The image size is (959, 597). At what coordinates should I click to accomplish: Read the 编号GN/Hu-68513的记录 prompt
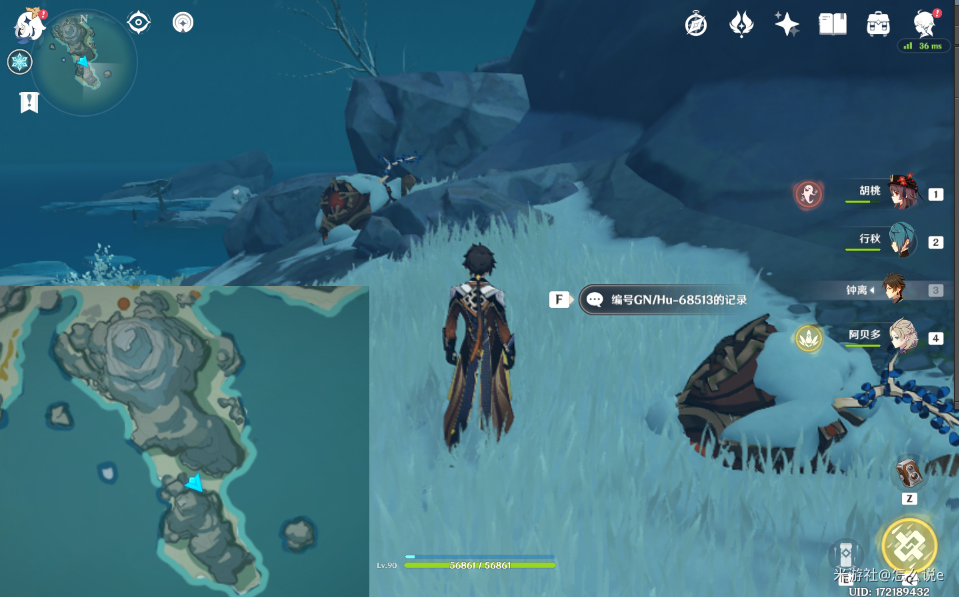coord(666,299)
